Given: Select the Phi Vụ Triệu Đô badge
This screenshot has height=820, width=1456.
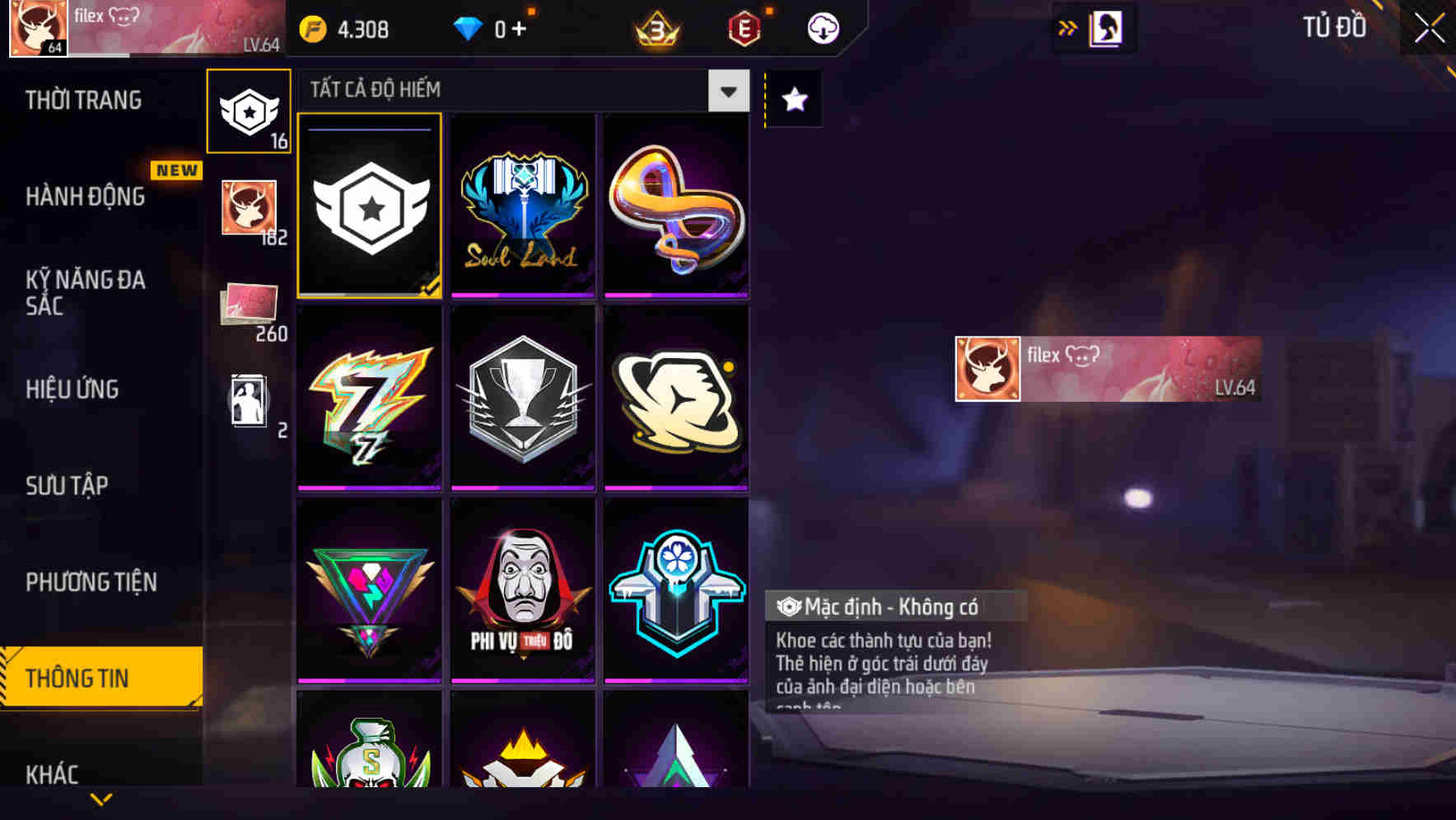Looking at the screenshot, I should point(522,591).
